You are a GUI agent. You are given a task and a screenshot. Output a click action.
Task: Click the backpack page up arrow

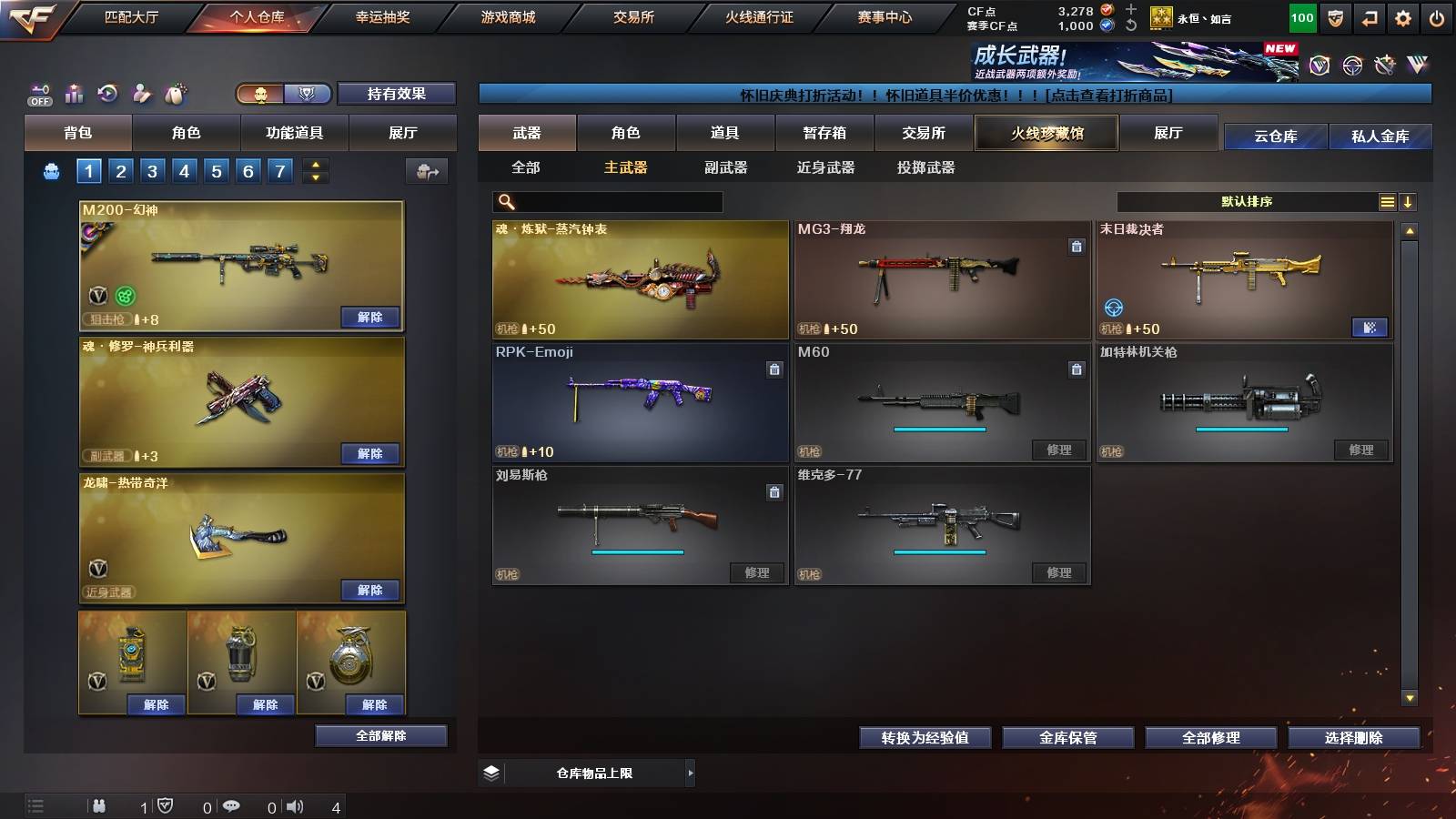(x=316, y=165)
